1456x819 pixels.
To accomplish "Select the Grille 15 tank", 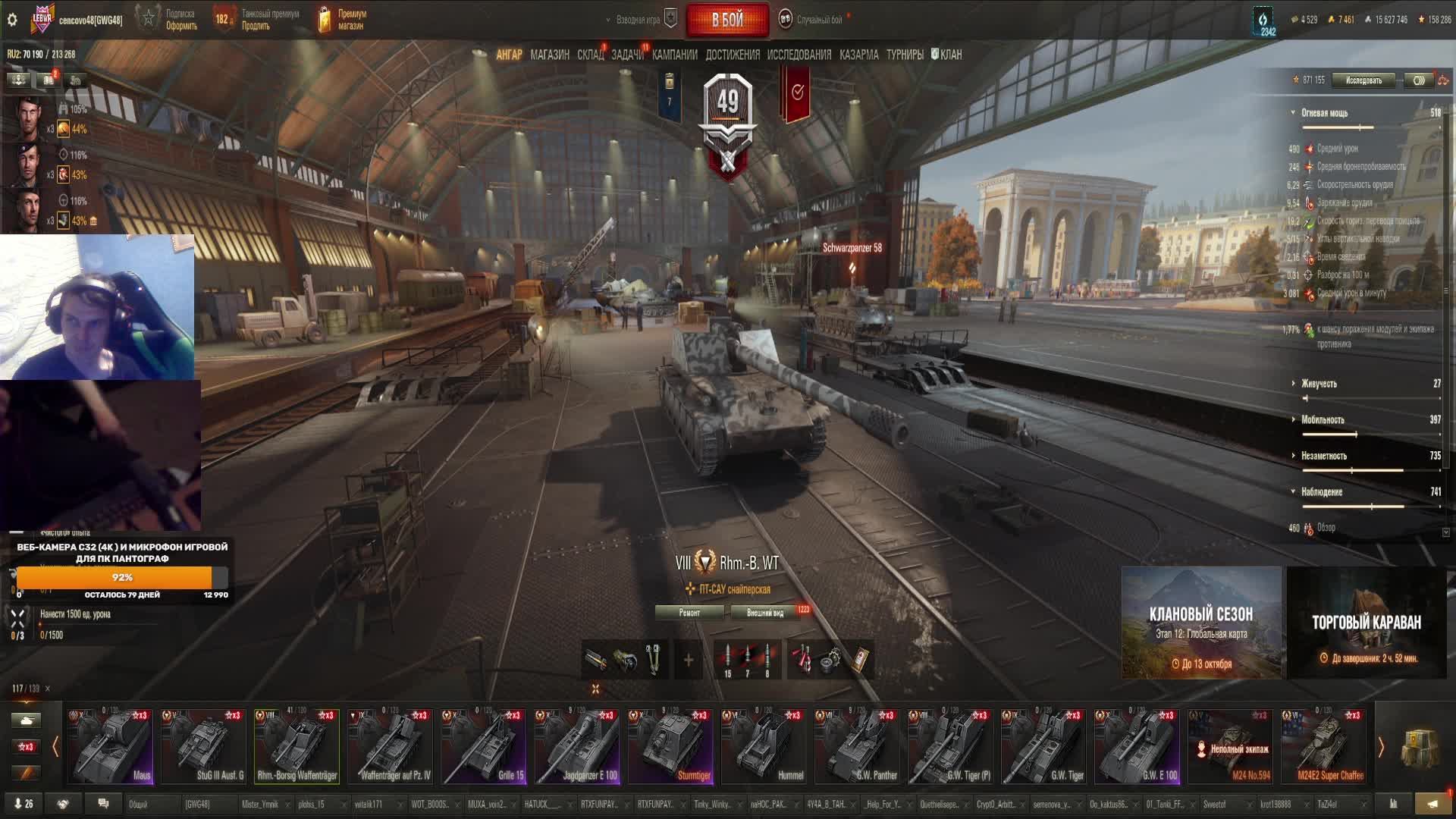I will pyautogui.click(x=485, y=746).
